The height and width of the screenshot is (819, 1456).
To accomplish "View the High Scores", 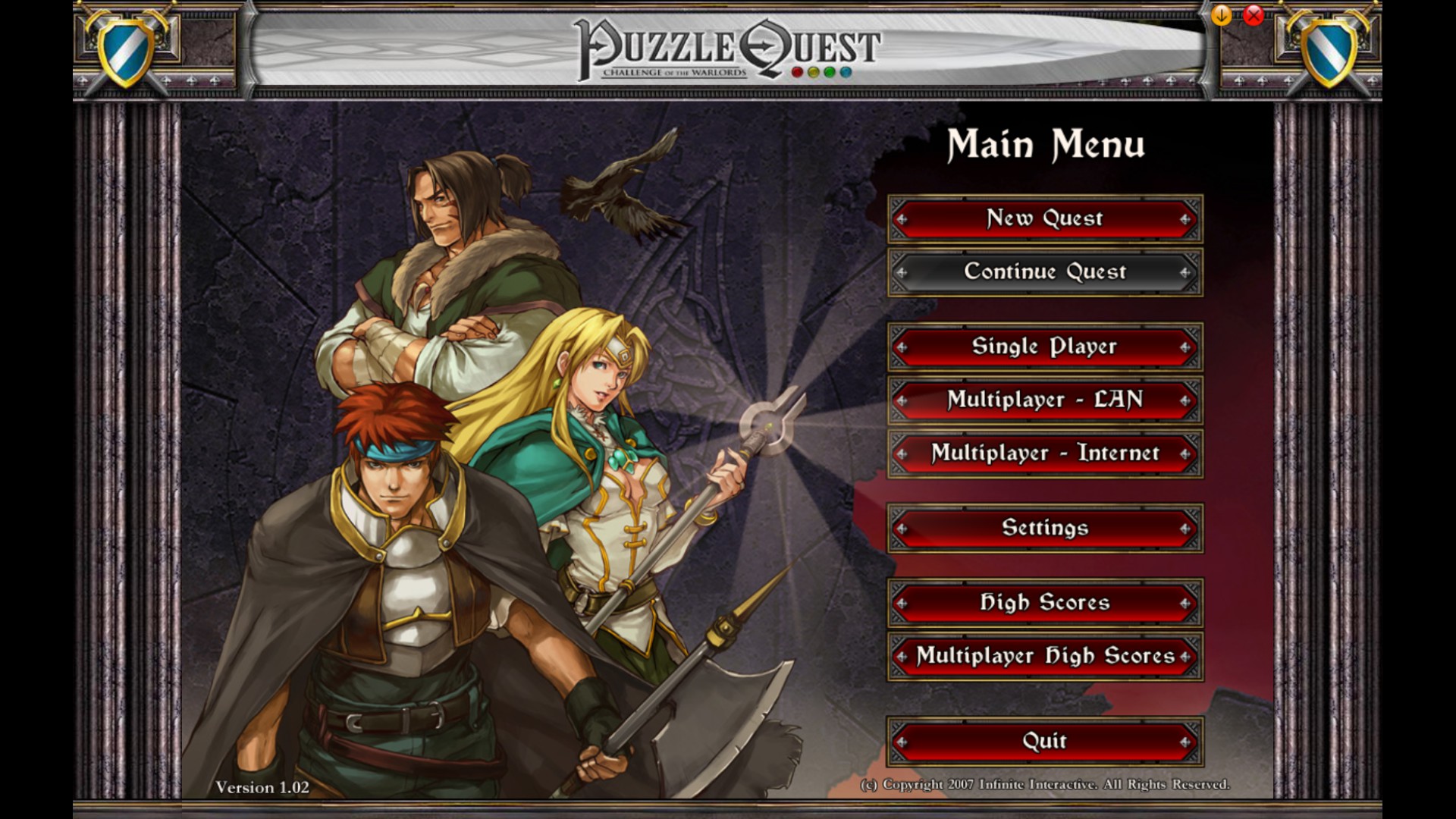I will pyautogui.click(x=1044, y=603).
